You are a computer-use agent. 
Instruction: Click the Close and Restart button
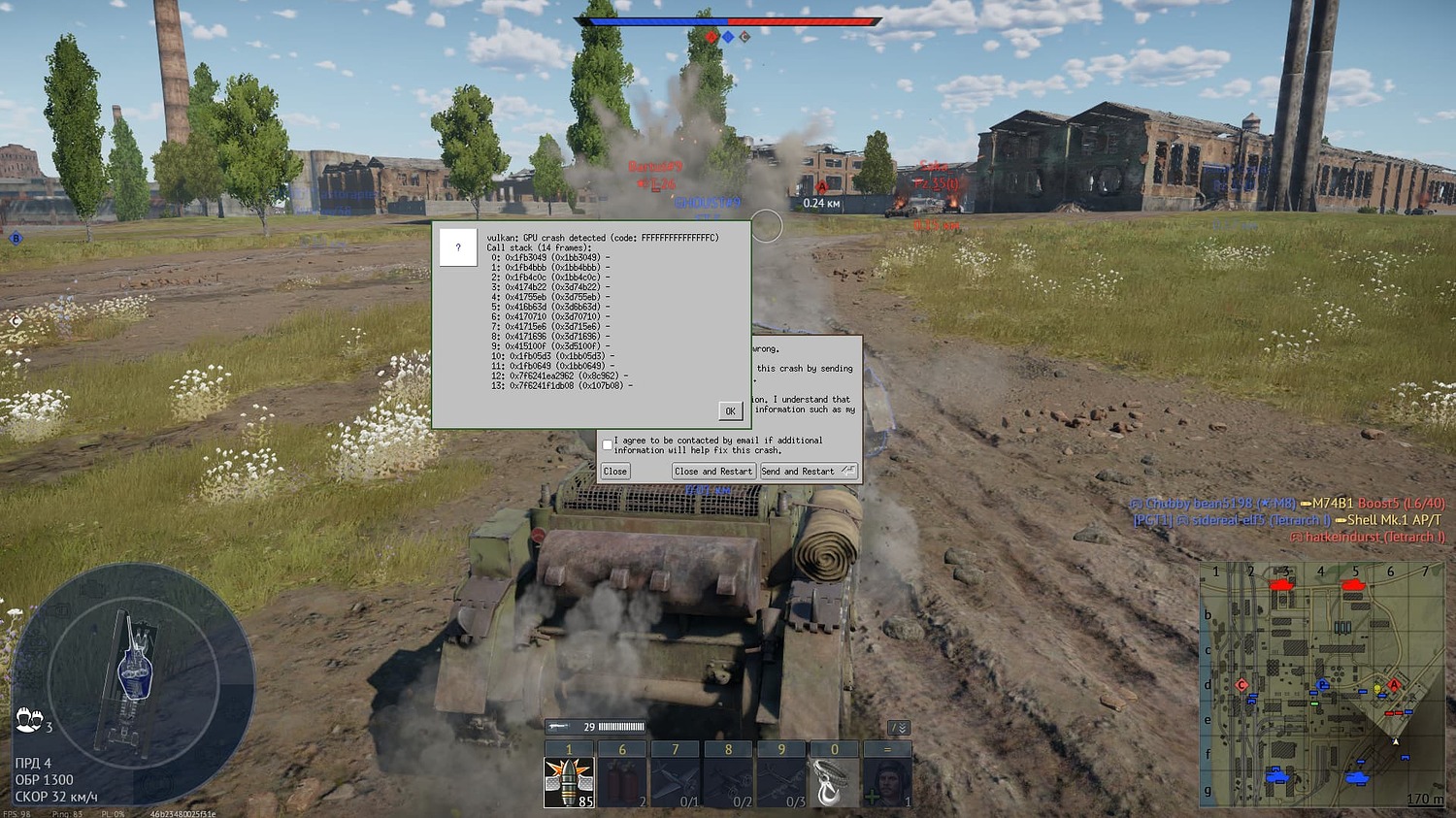[713, 471]
